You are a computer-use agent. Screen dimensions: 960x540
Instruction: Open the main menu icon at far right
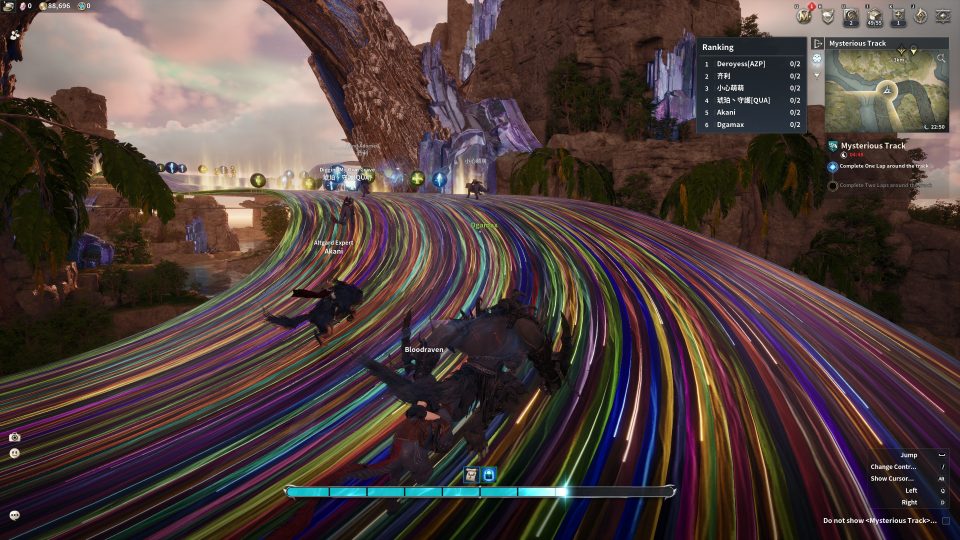click(x=943, y=15)
